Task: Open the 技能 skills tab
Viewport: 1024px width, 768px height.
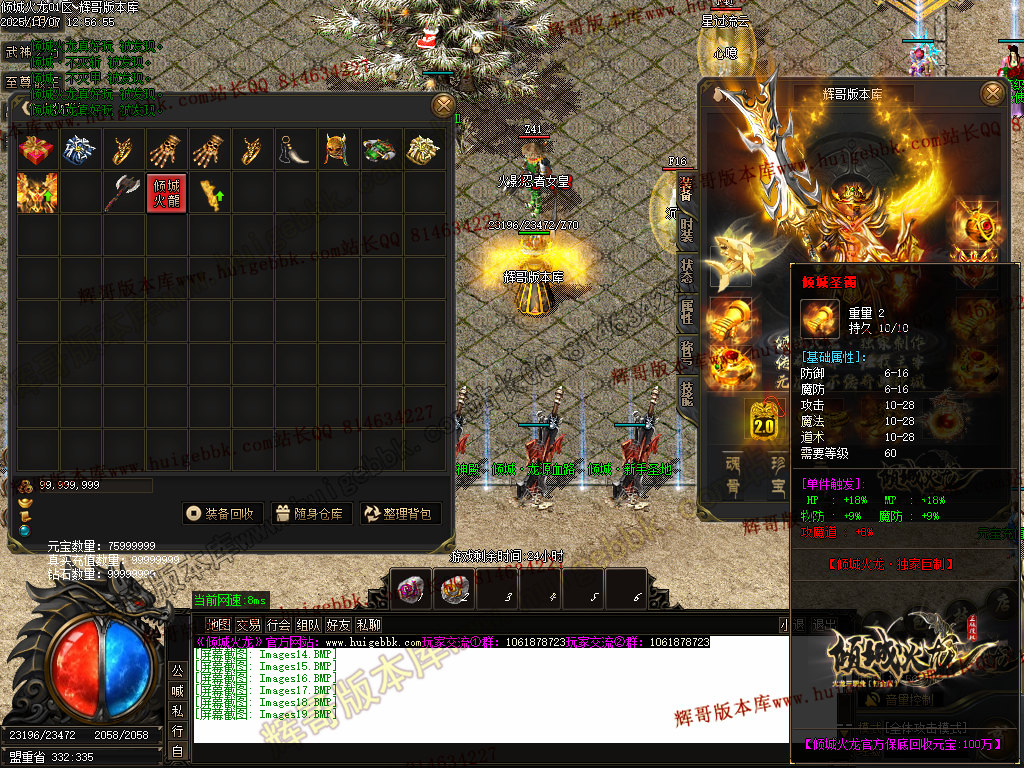Action: (x=687, y=393)
